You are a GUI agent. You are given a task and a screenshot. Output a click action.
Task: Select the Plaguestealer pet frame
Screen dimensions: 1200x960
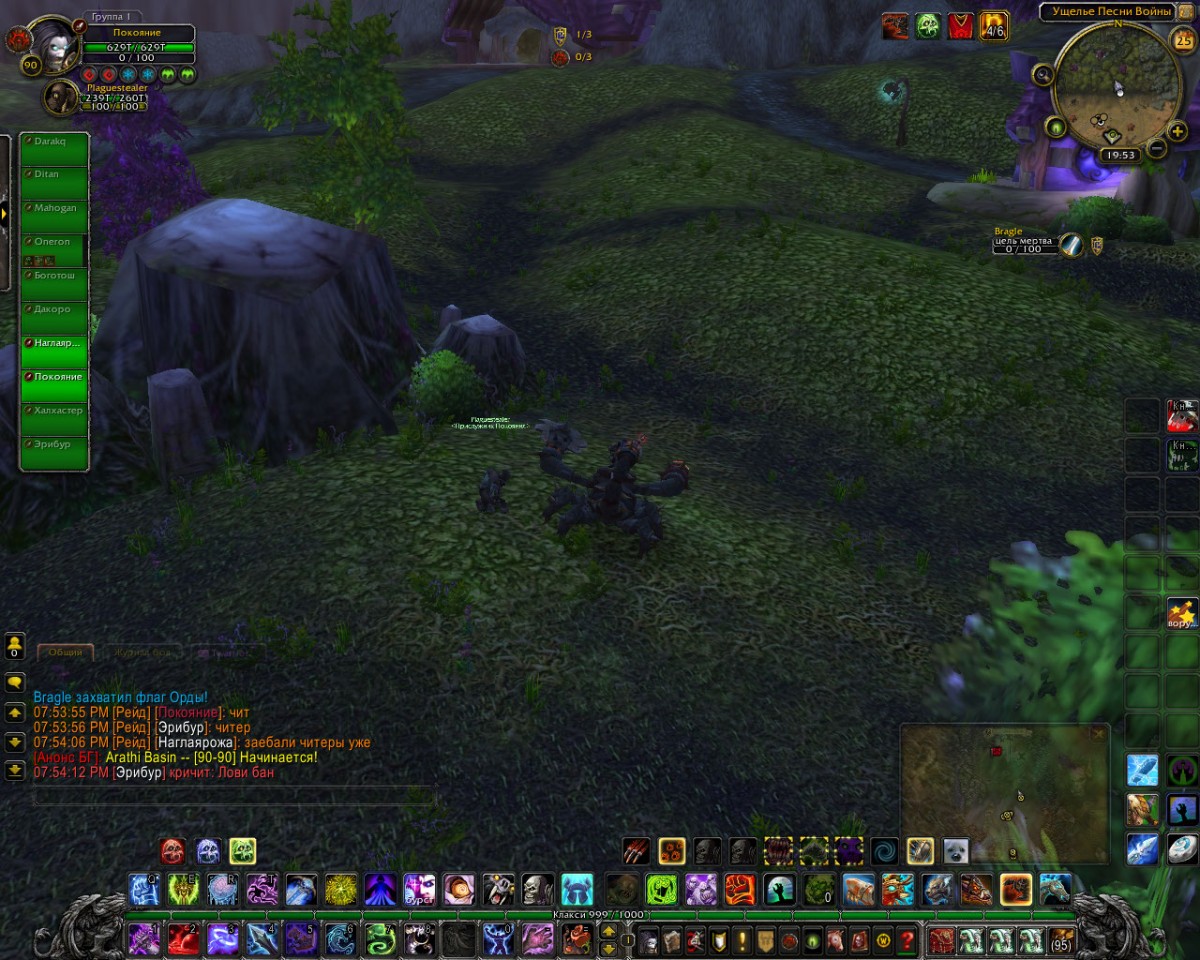[x=62, y=97]
